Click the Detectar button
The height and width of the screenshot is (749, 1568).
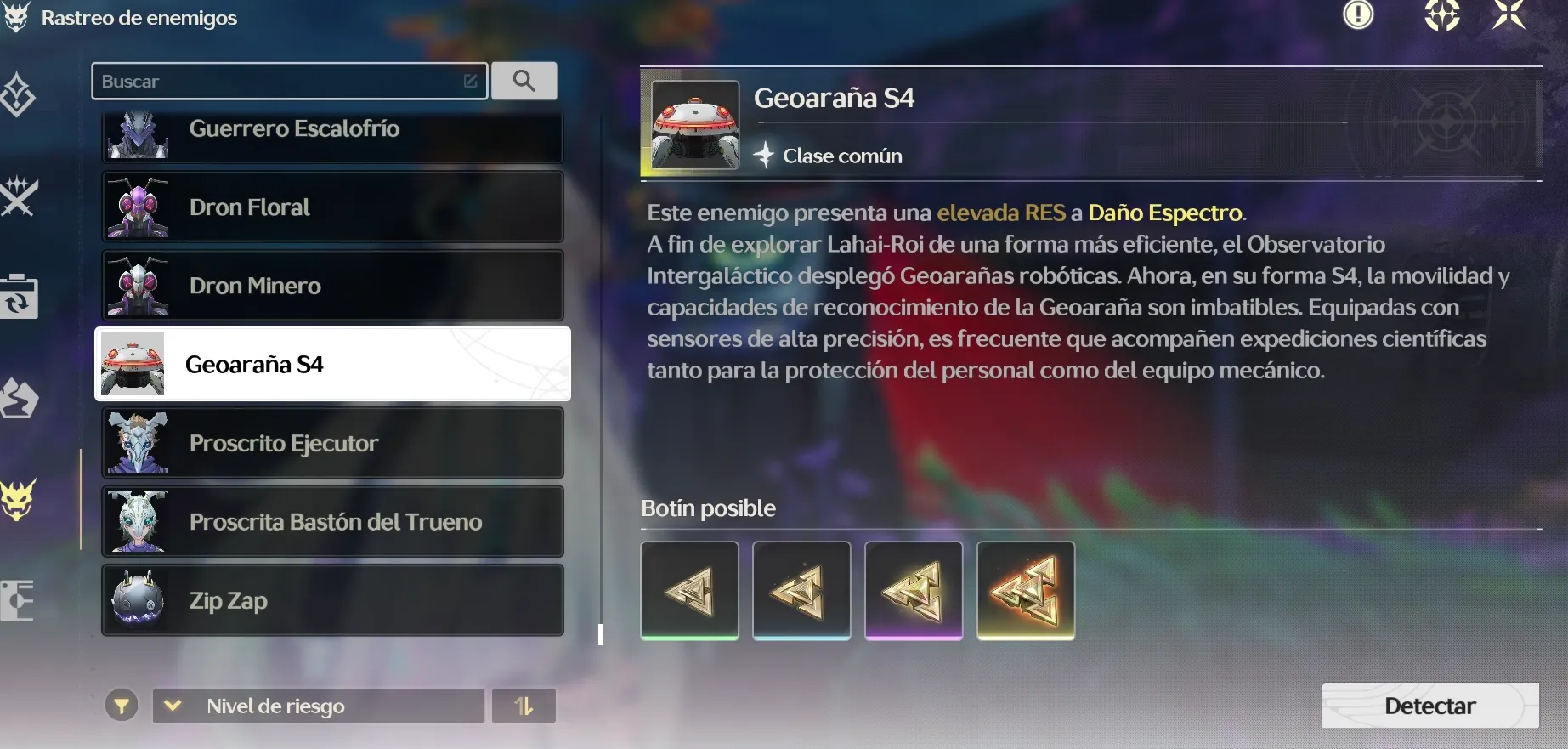tap(1429, 706)
